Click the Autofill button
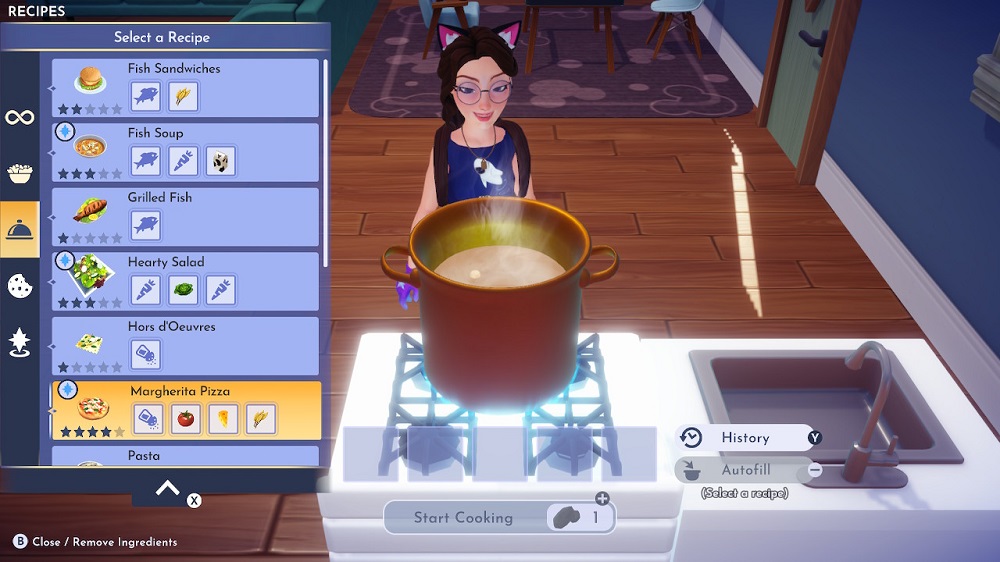This screenshot has width=1000, height=562. click(x=745, y=470)
